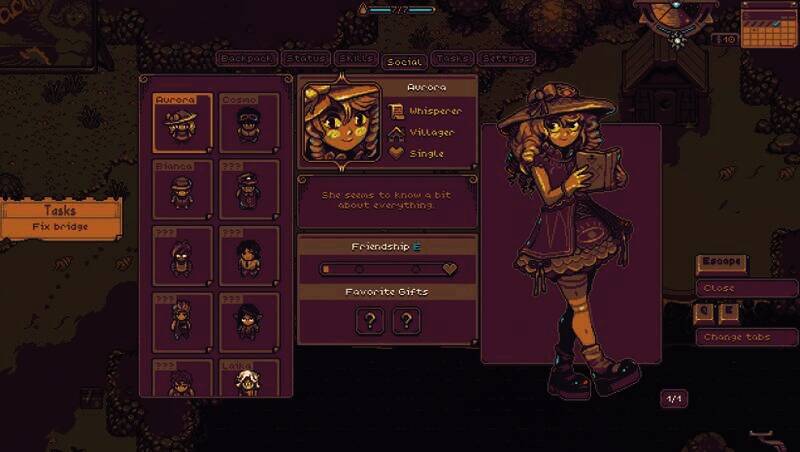This screenshot has height=452, width=800.
Task: Open the Settings tab
Action: pyautogui.click(x=506, y=59)
